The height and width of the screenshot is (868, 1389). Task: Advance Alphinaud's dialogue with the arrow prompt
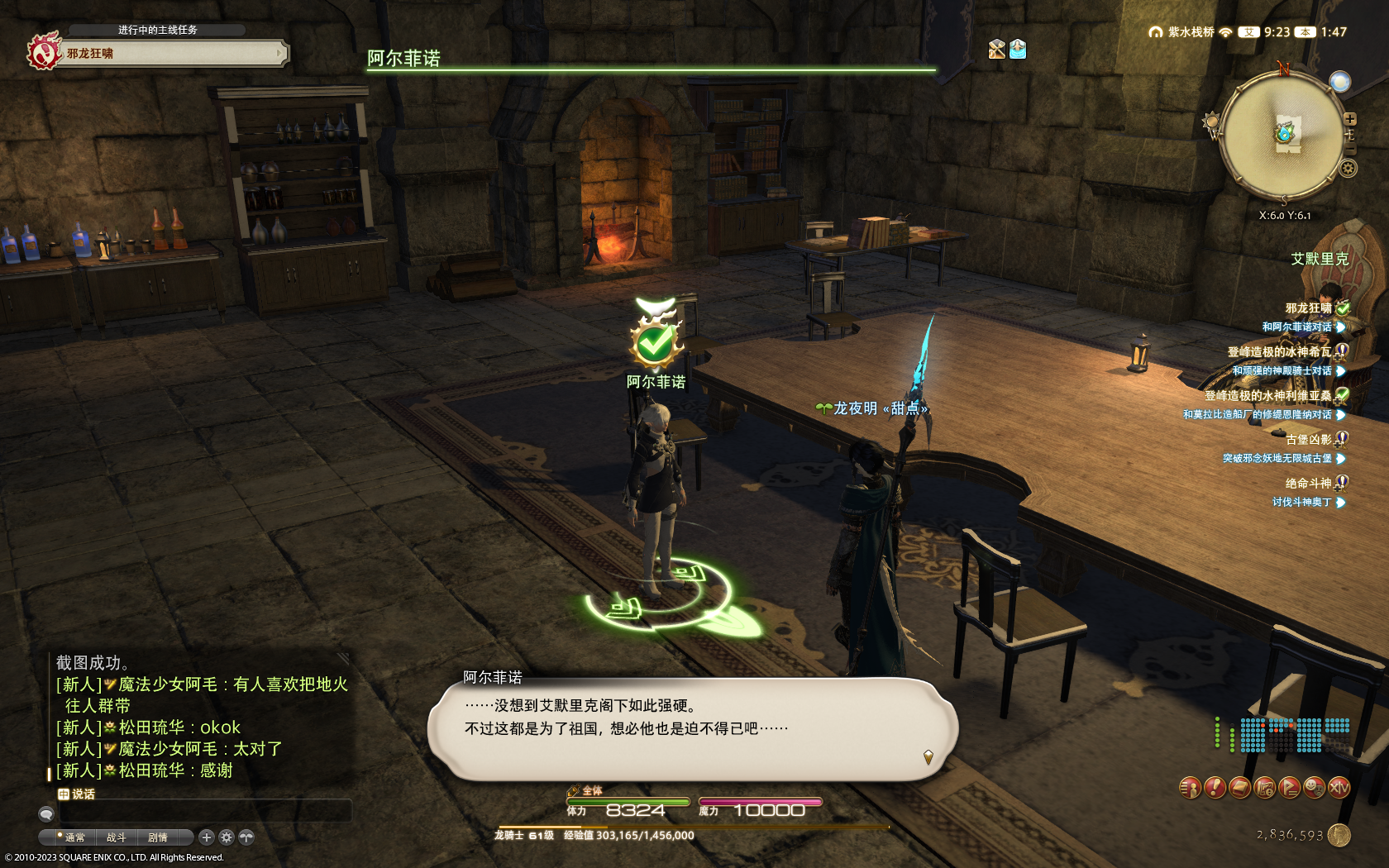(x=928, y=756)
